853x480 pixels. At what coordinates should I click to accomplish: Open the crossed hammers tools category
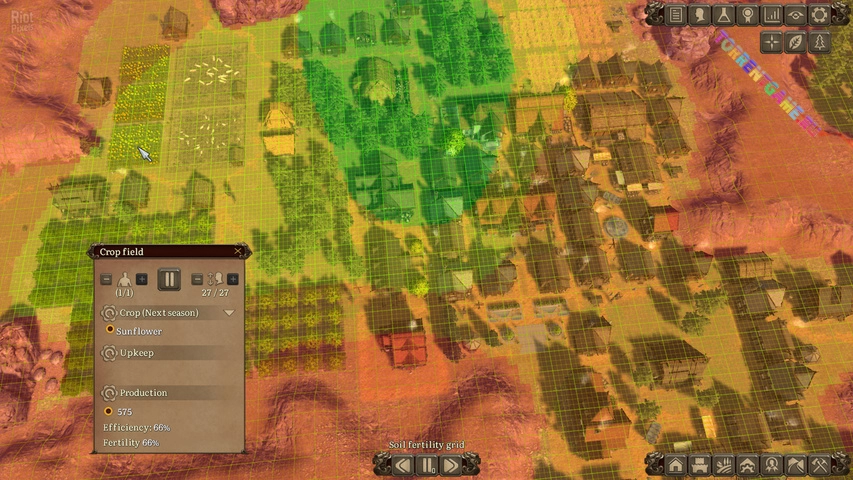pyautogui.click(x=820, y=464)
